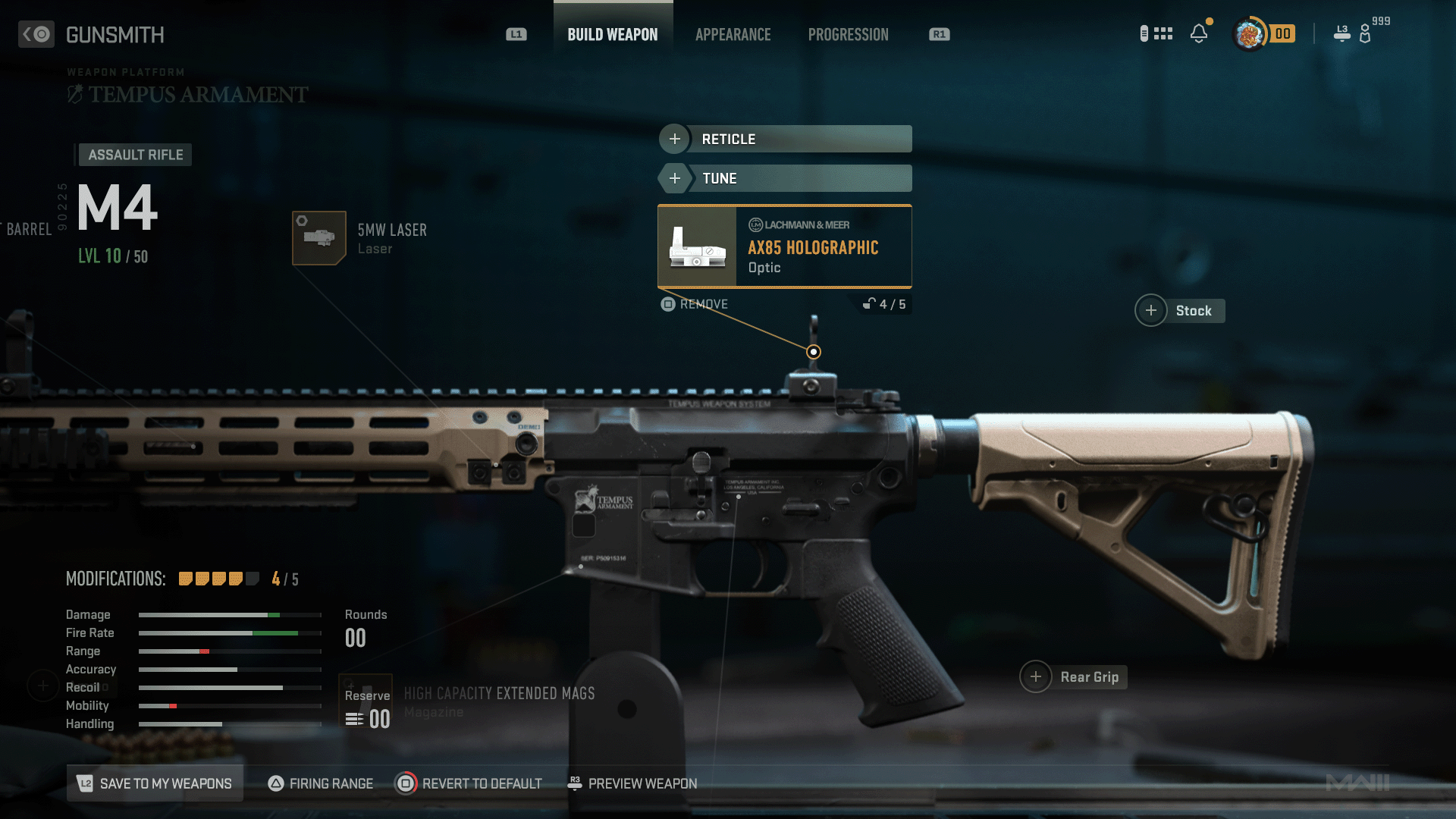Add a Rear Grip attachment
1456x819 pixels.
1074,677
